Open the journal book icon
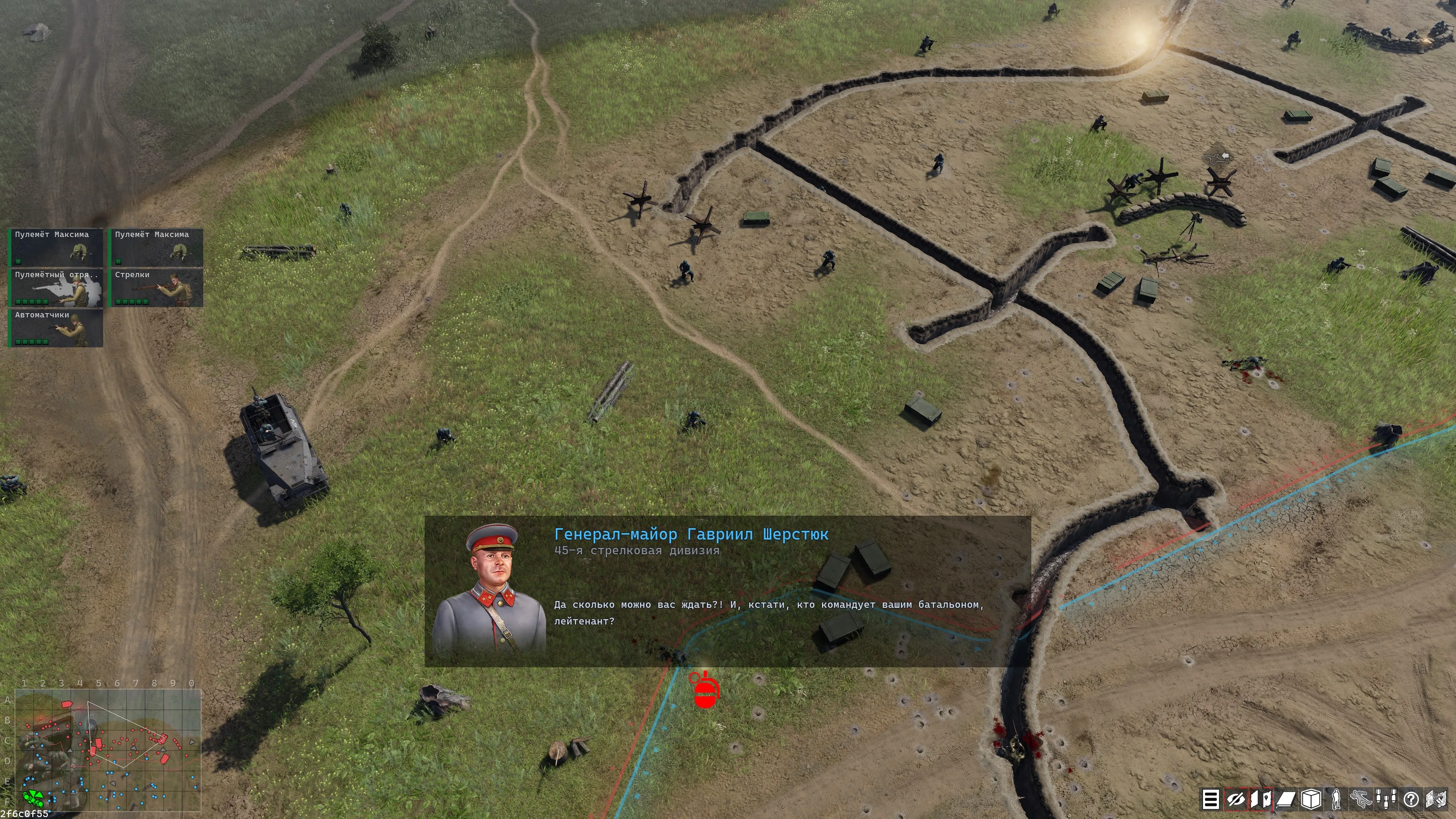The image size is (1456, 819). tap(1286, 799)
